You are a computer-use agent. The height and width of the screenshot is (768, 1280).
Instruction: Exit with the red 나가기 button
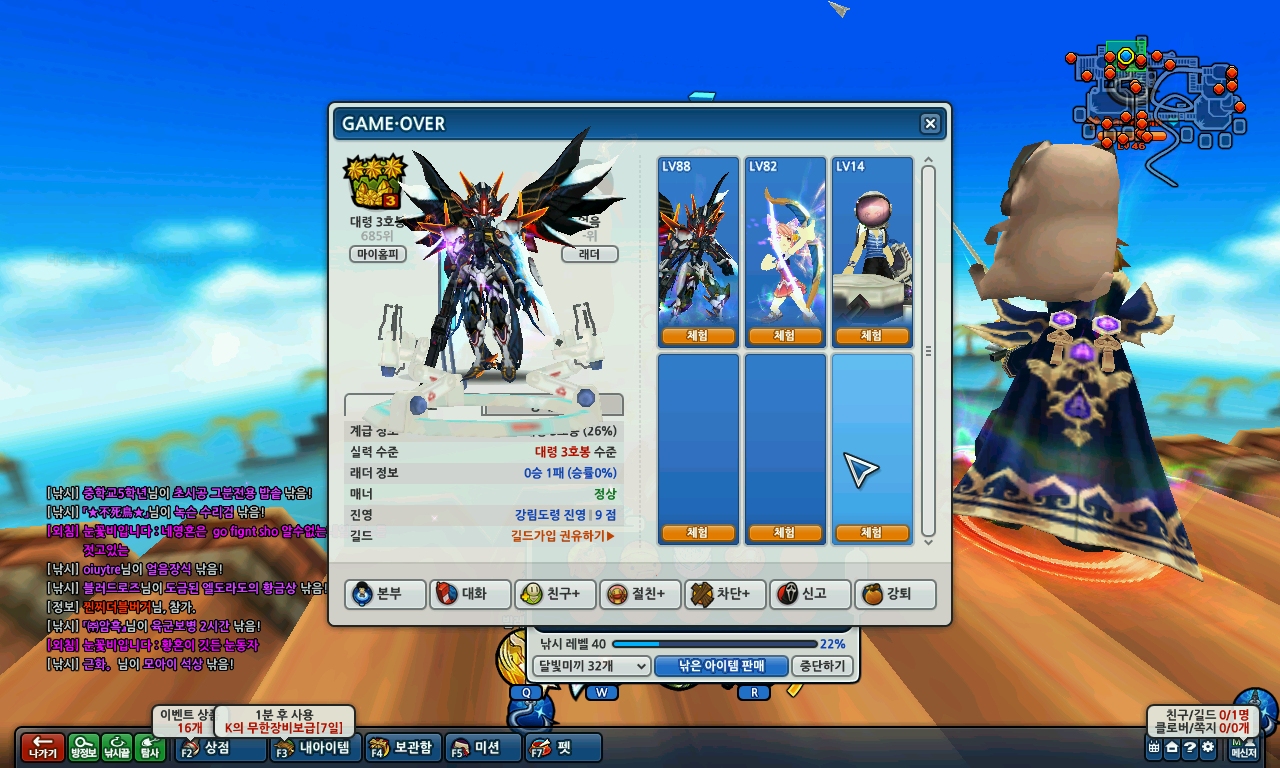[x=42, y=748]
